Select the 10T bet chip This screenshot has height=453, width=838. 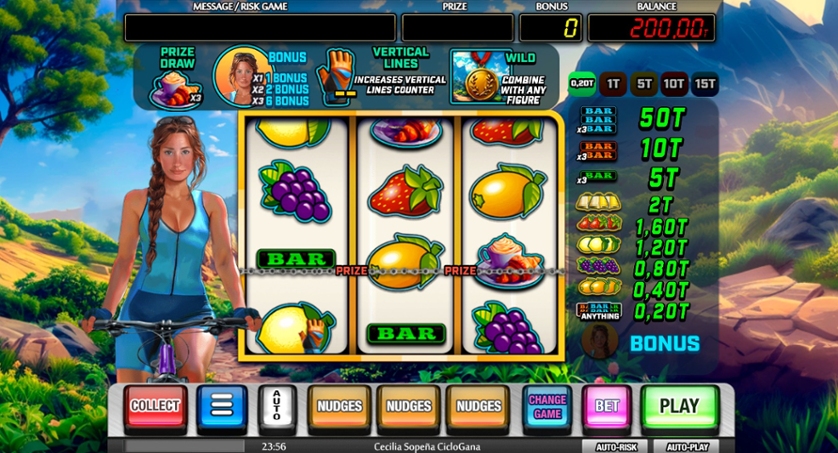[x=674, y=85]
